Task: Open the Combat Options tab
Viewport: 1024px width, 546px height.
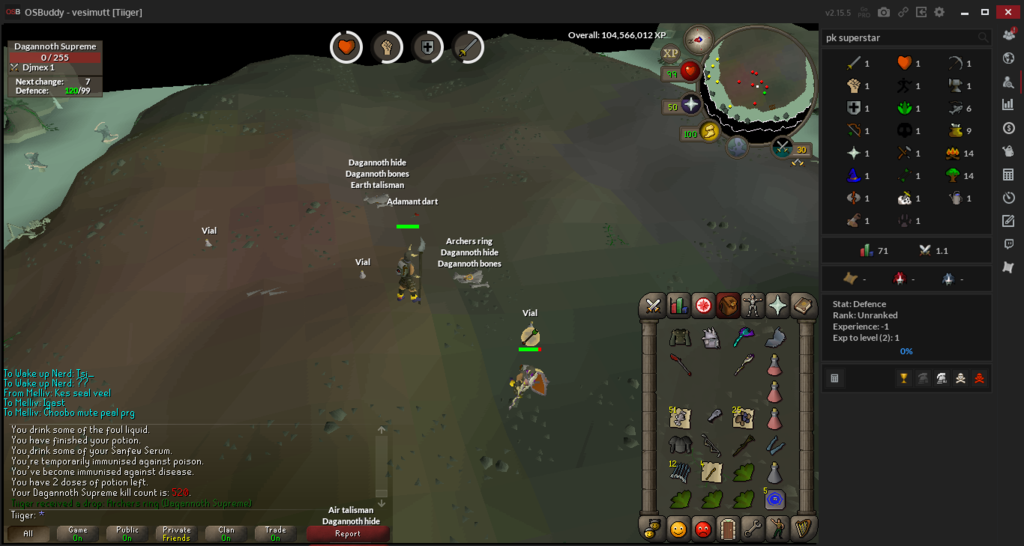Action: [x=654, y=305]
